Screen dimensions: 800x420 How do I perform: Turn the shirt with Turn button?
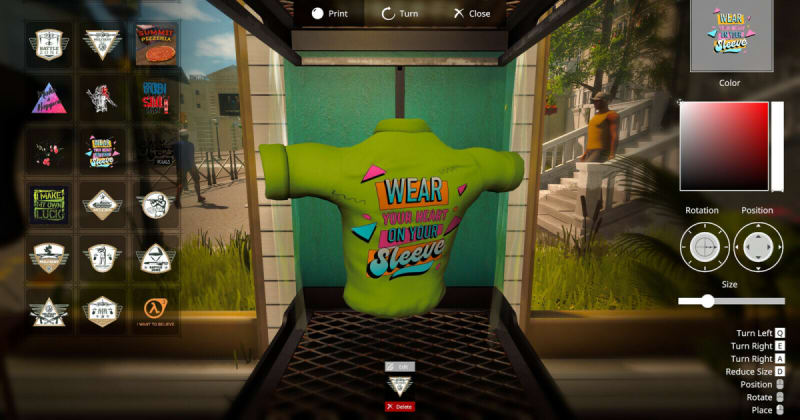(x=401, y=14)
